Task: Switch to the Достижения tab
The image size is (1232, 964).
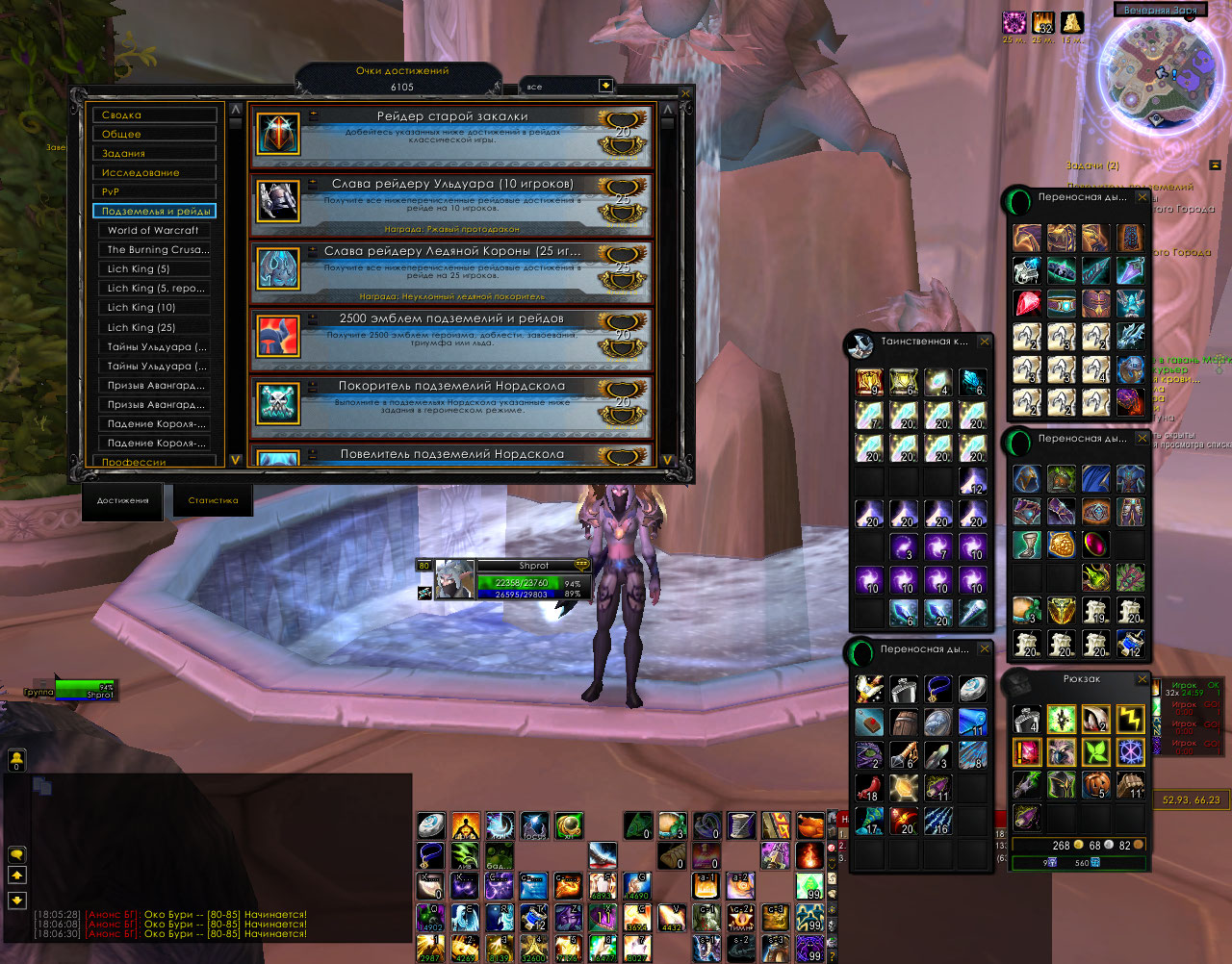Action: (122, 500)
